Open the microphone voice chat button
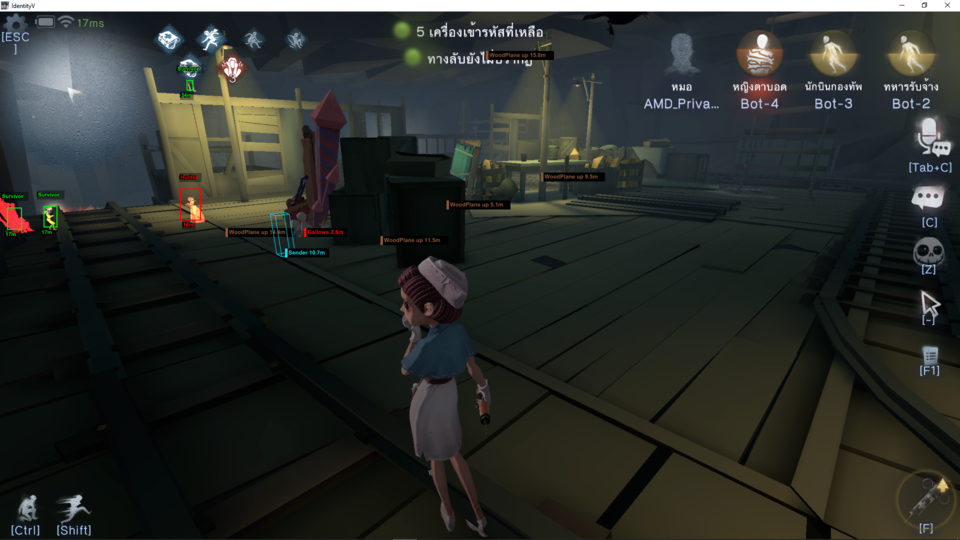Viewport: 960px width, 540px height. coord(931,137)
